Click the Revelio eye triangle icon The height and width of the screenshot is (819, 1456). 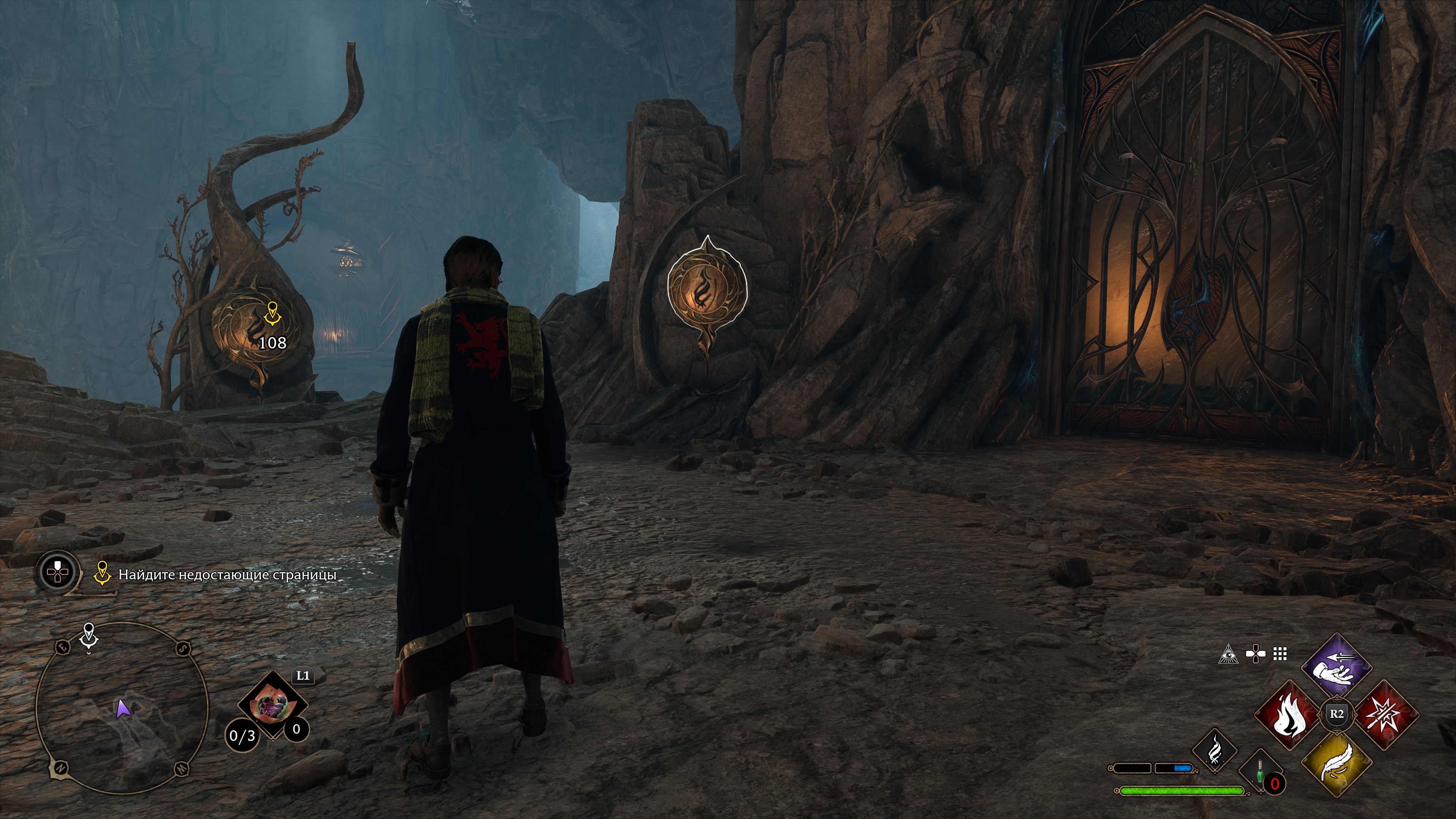tap(1228, 654)
